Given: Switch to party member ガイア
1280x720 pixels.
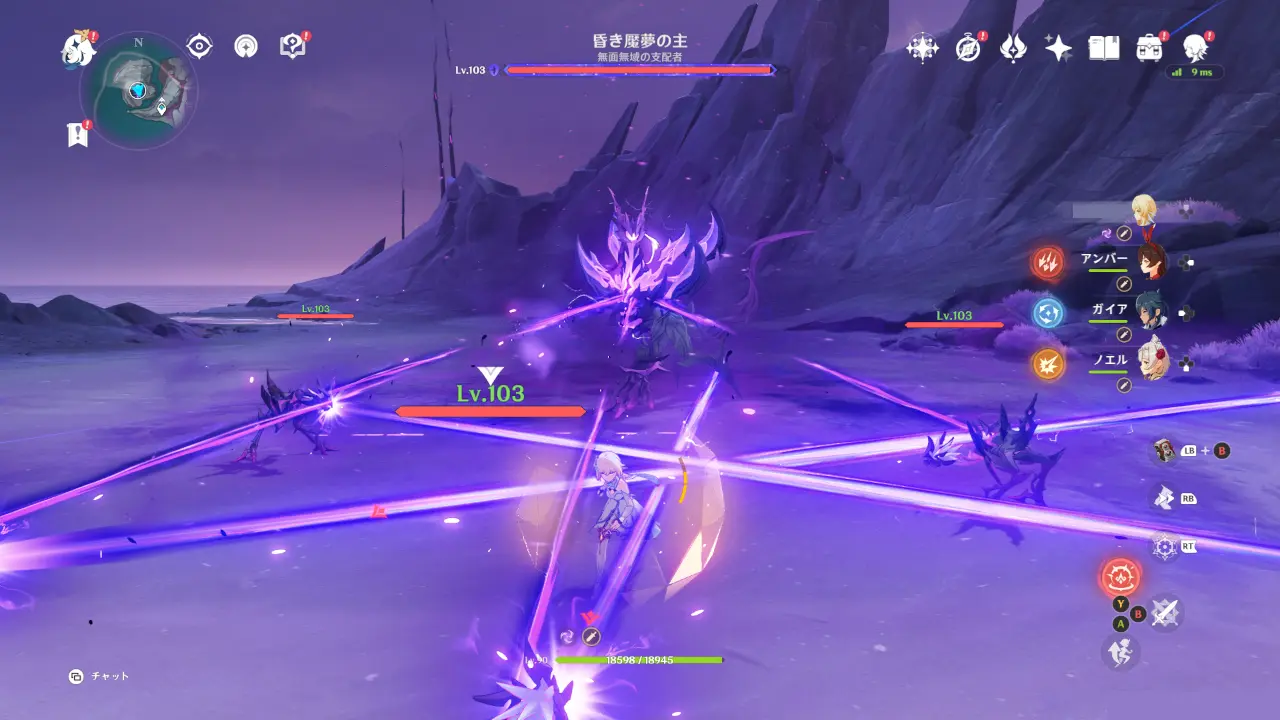Looking at the screenshot, I should 1152,312.
